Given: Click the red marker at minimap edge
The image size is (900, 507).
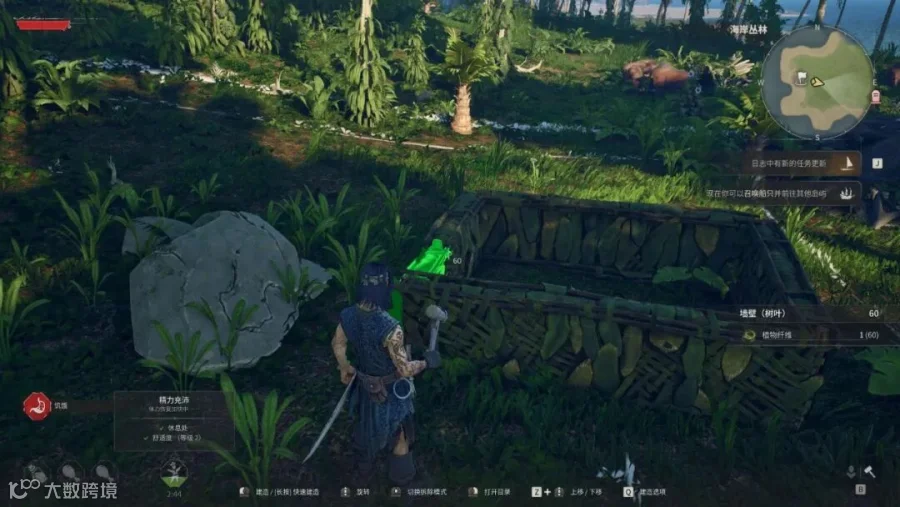Looking at the screenshot, I should pos(875,96).
